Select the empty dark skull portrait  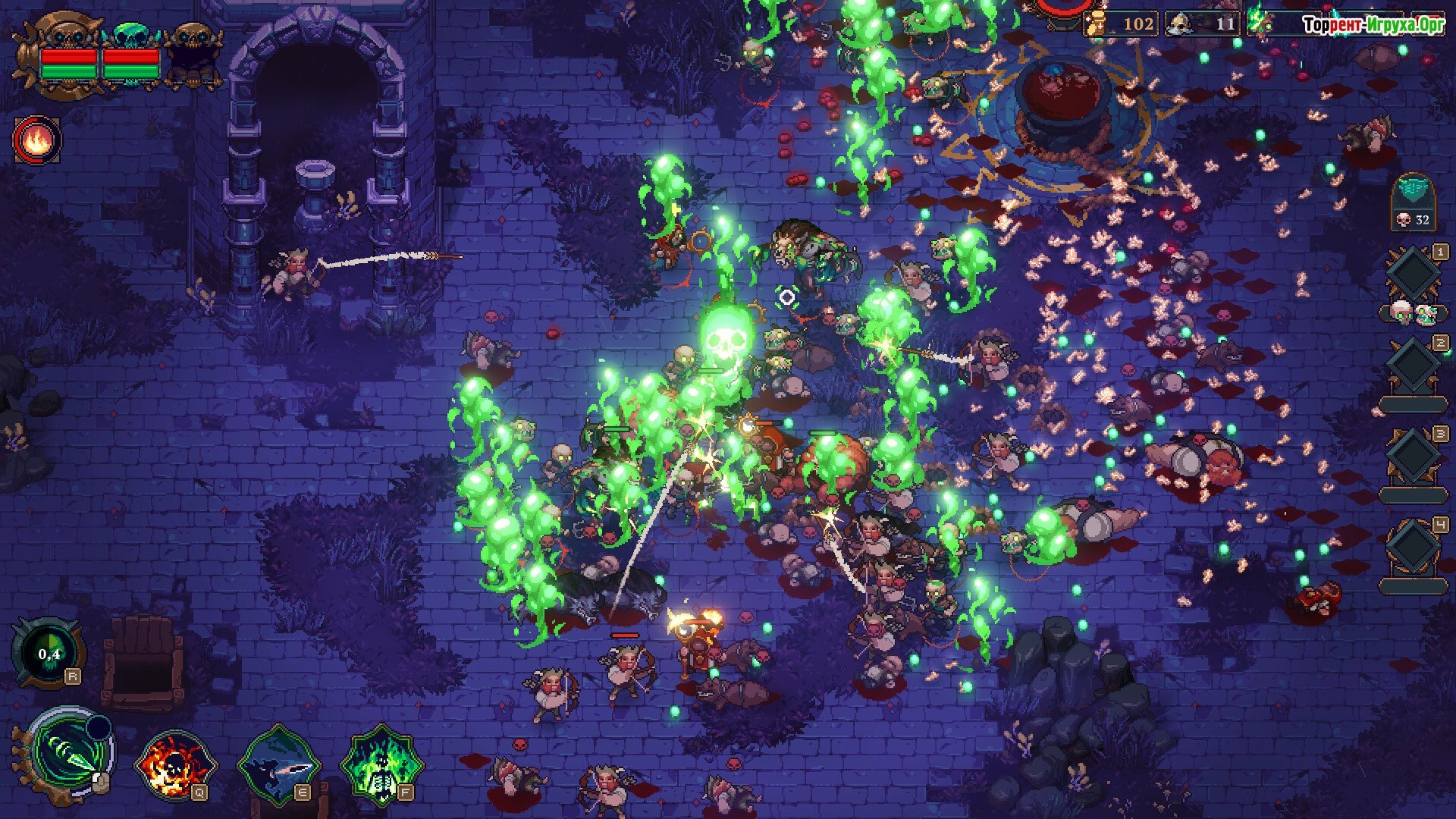click(x=193, y=52)
